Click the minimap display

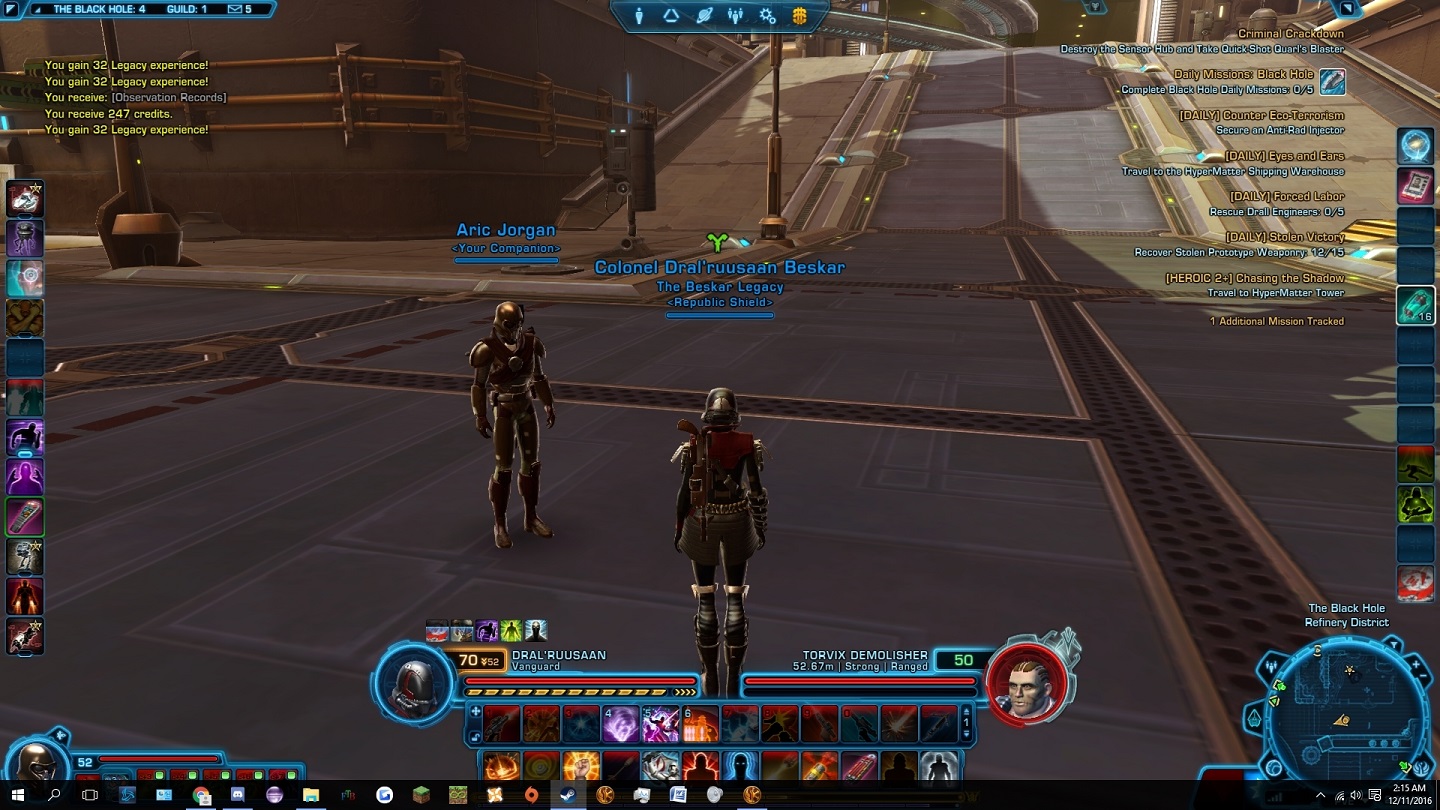coord(1343,712)
